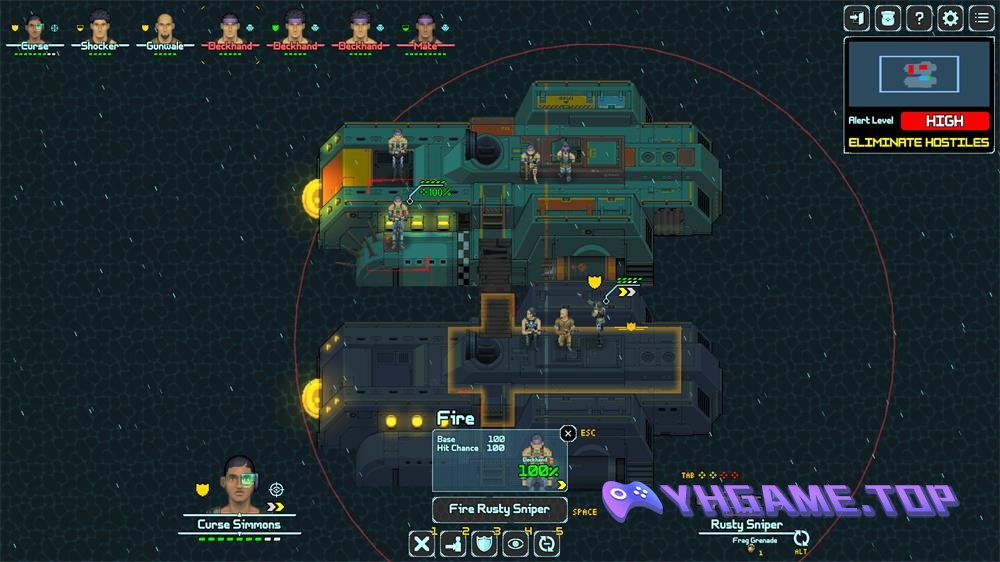Select Gunwale's portrait in the turn order

[164, 27]
